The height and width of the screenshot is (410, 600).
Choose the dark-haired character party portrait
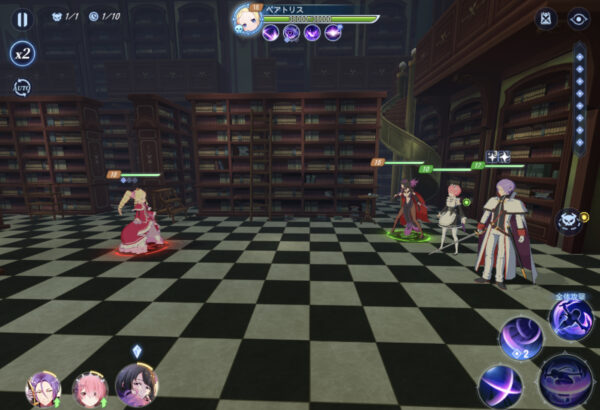coord(136,385)
